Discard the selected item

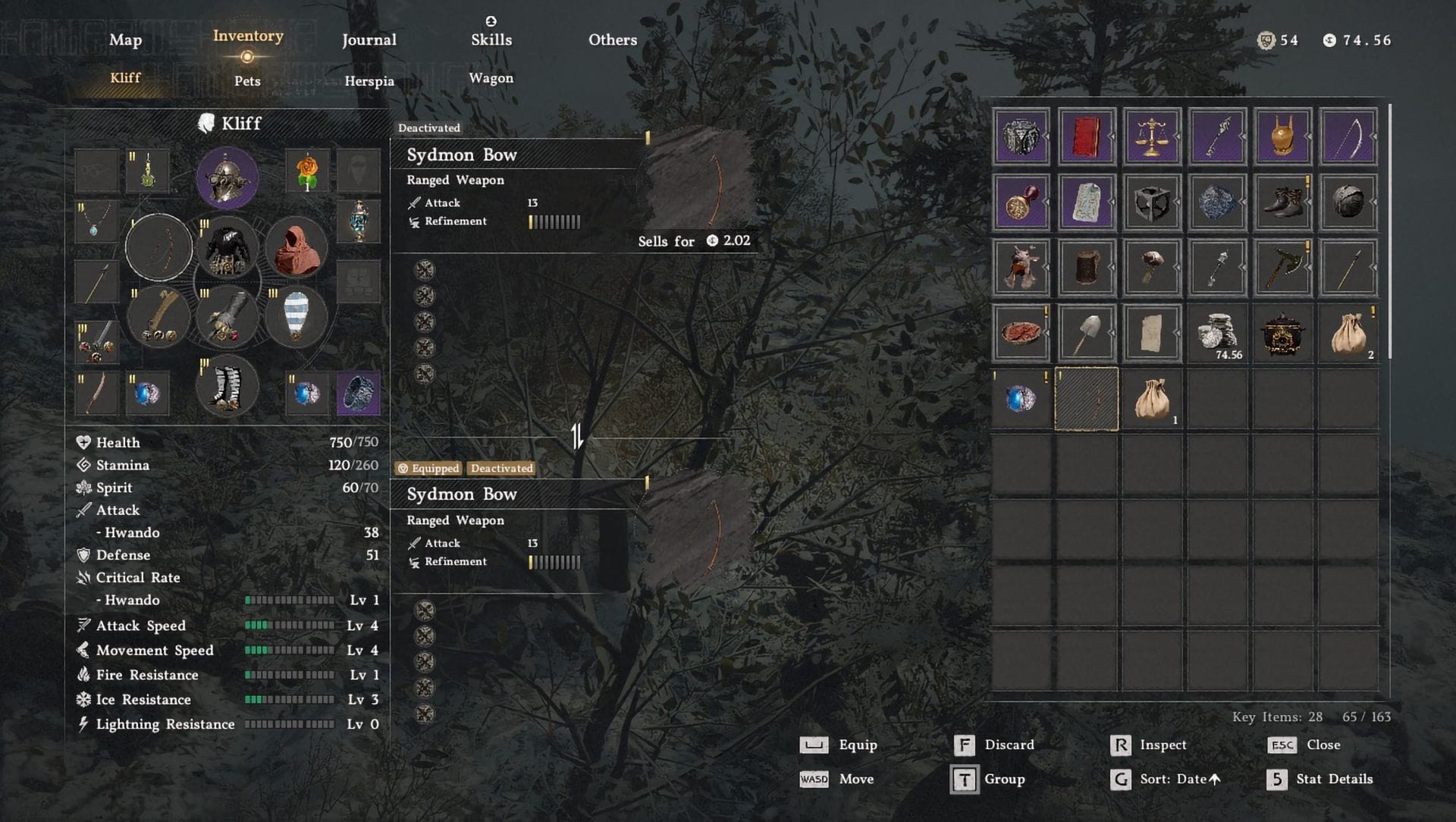[x=993, y=745]
